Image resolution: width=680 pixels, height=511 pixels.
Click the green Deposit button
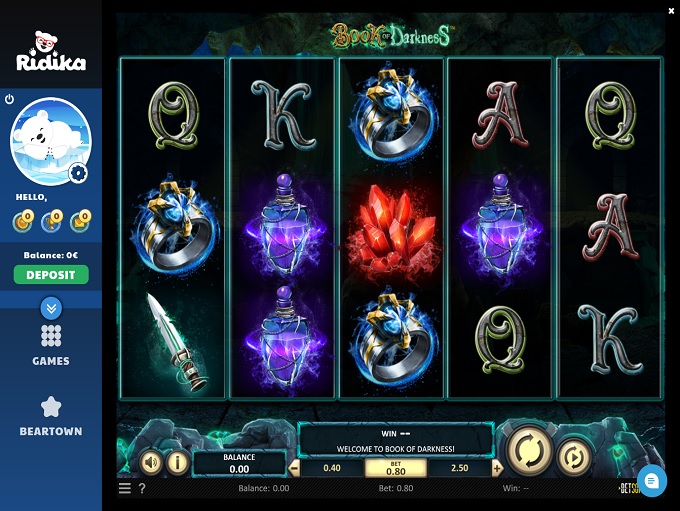tap(51, 274)
